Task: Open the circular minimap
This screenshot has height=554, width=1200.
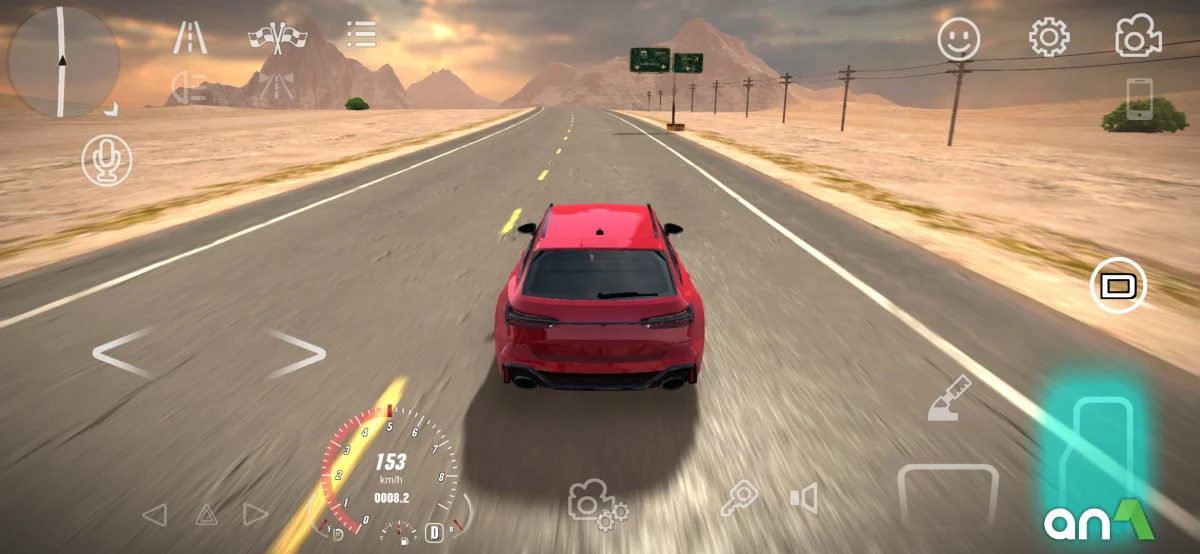Action: (62, 60)
